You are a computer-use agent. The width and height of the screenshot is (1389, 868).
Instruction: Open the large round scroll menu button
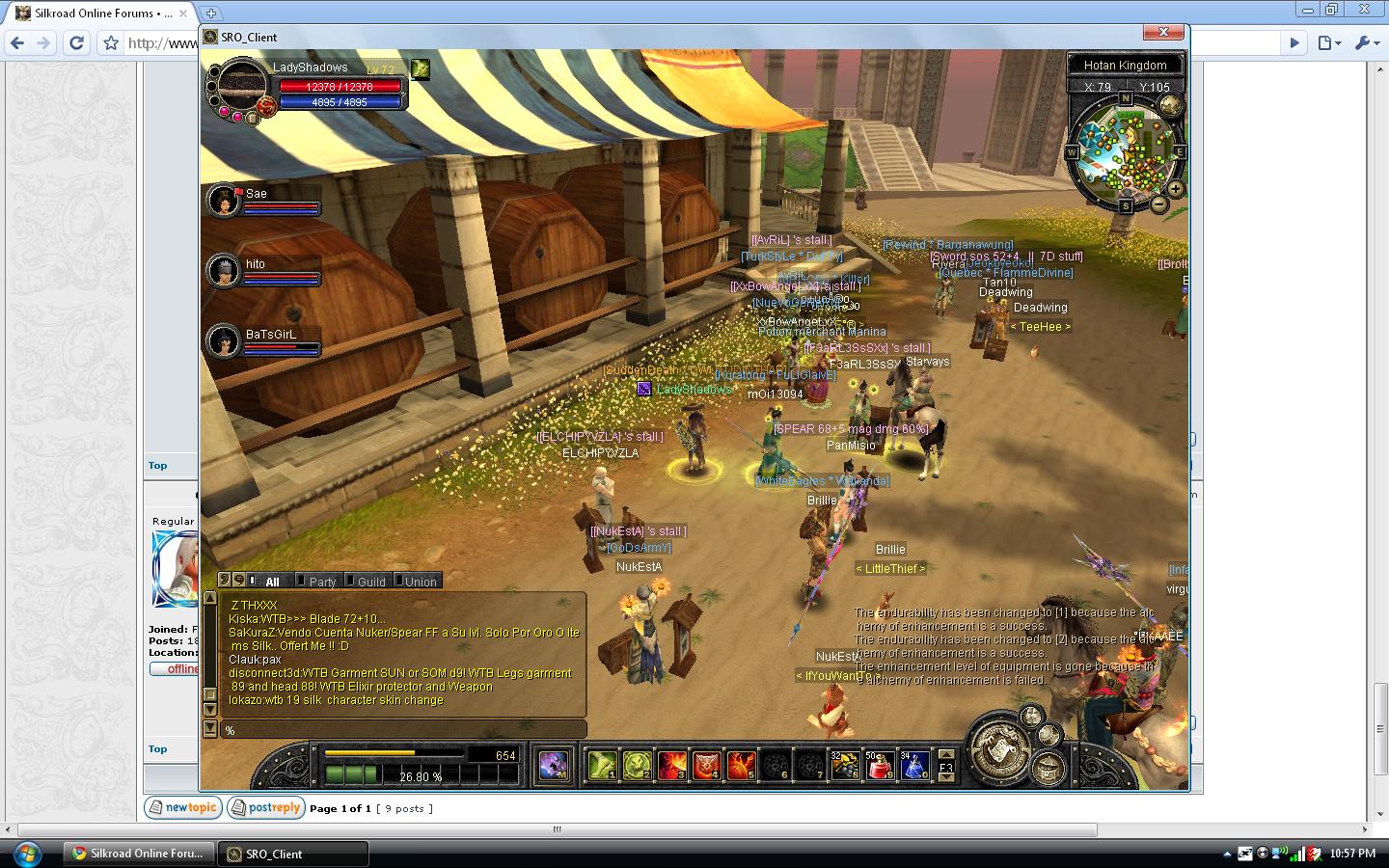click(999, 749)
